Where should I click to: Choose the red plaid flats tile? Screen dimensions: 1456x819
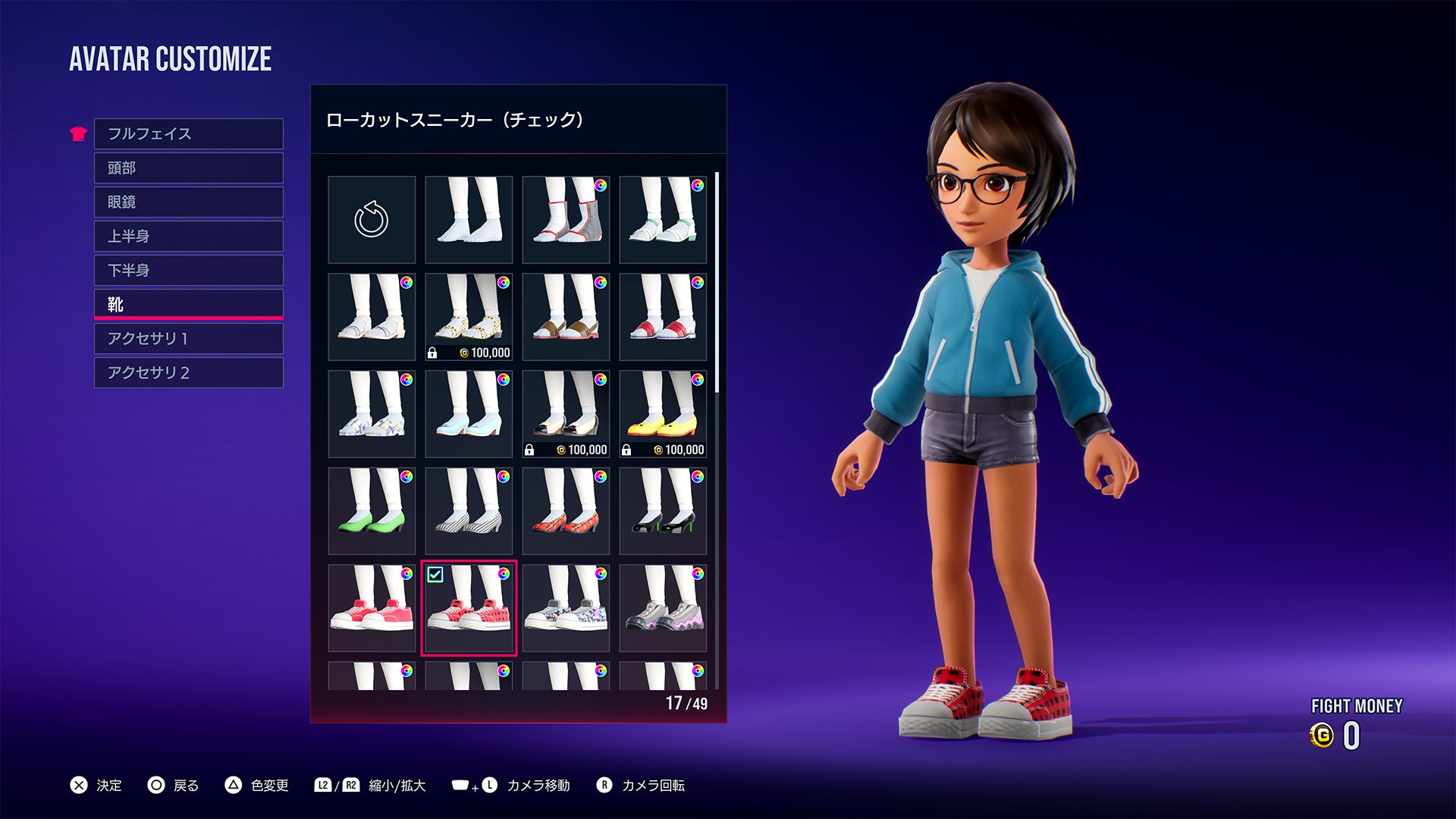566,511
